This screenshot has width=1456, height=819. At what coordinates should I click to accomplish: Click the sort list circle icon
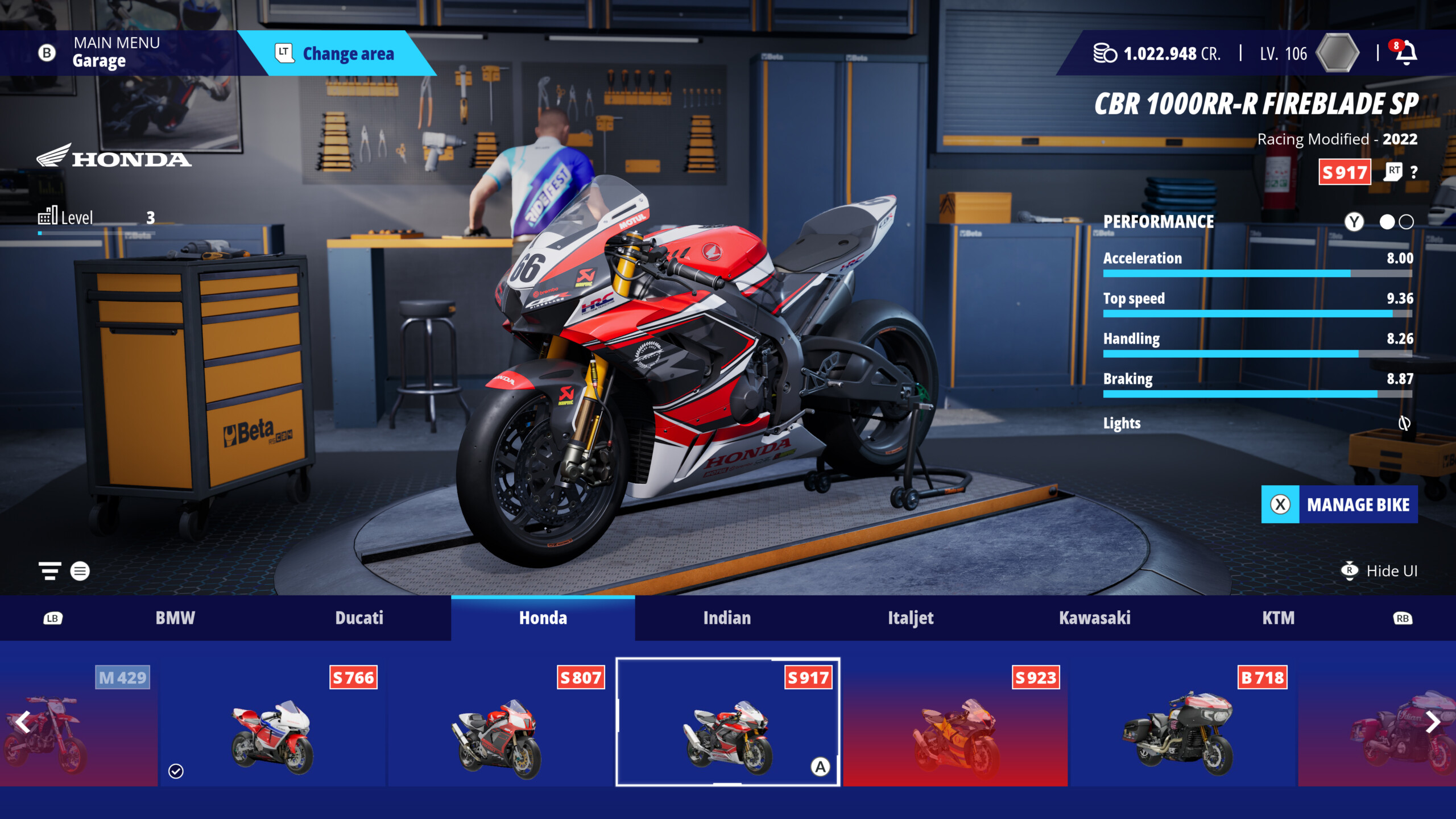coord(80,571)
